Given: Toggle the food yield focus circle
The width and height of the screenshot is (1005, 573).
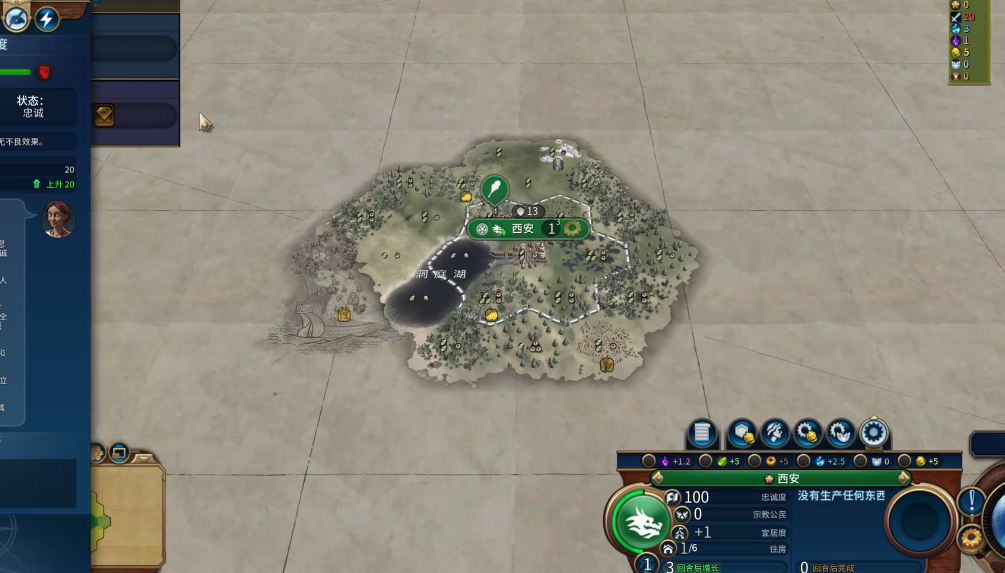Looking at the screenshot, I should coord(706,461).
